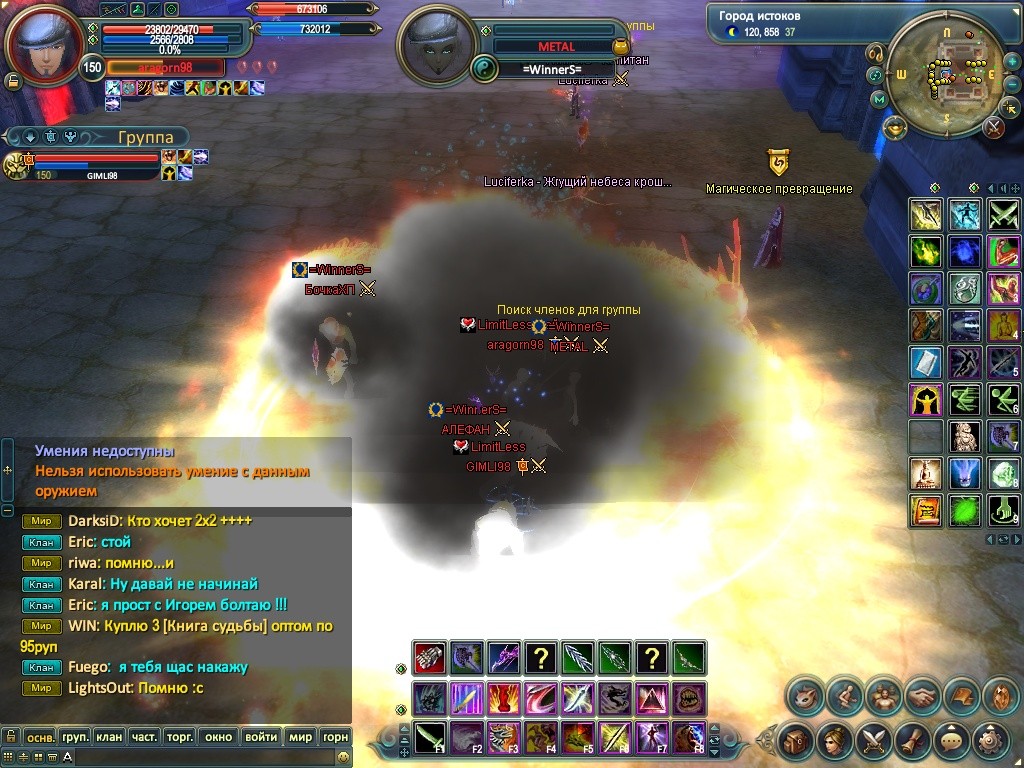Open the quest scroll menu button
This screenshot has height=768, width=1024.
tap(913, 741)
